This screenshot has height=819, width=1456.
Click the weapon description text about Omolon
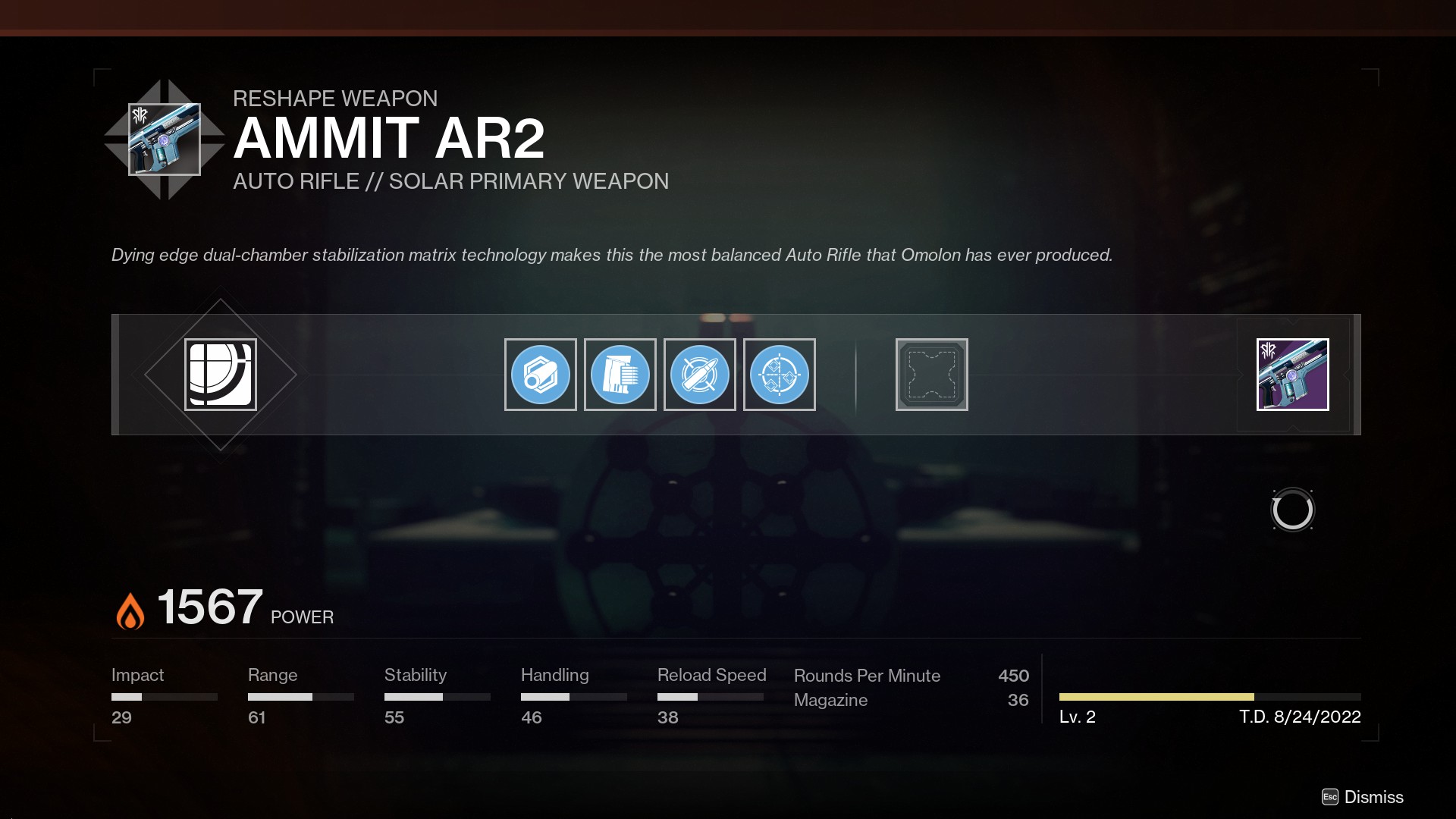click(x=611, y=255)
